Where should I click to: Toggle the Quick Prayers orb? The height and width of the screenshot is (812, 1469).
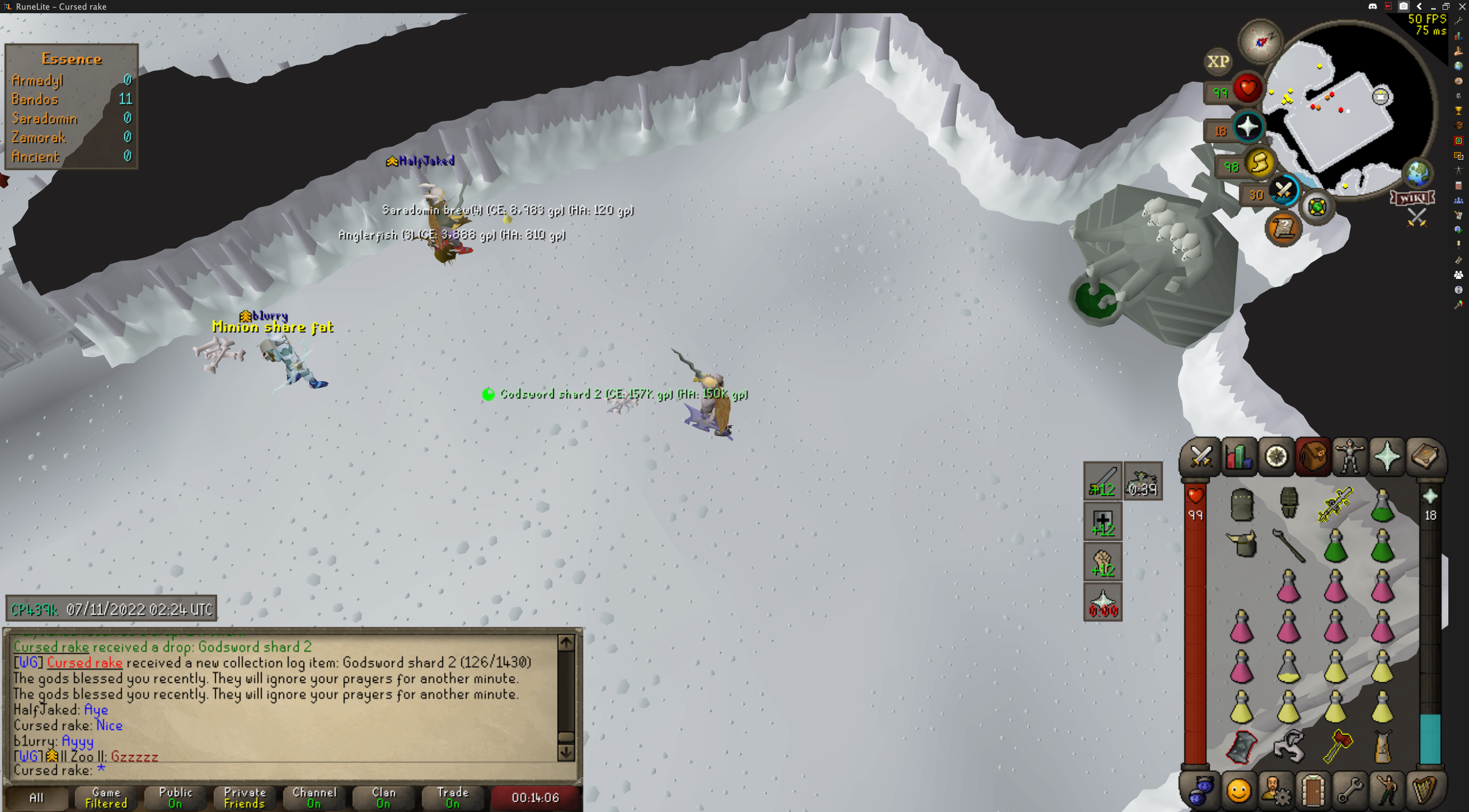pyautogui.click(x=1248, y=127)
